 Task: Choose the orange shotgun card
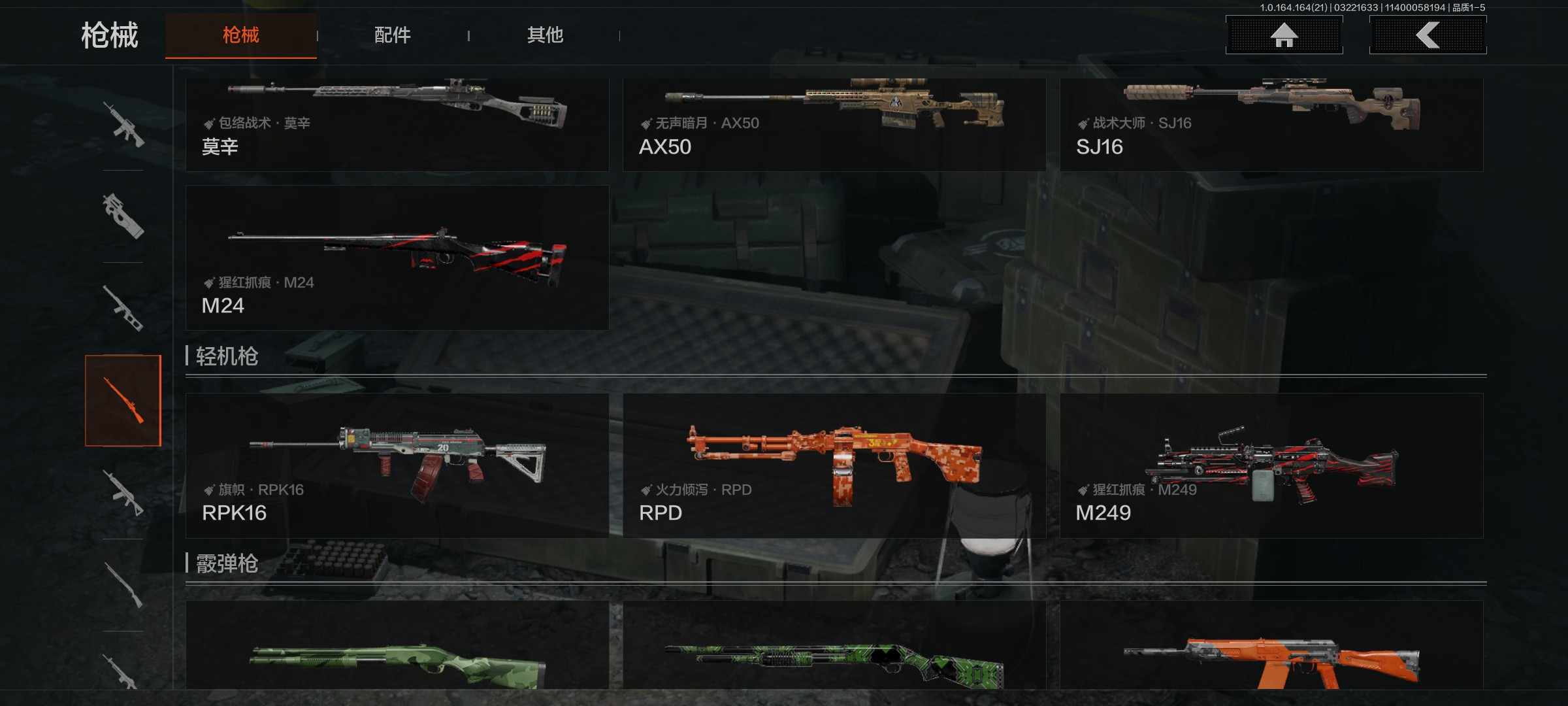pos(1271,647)
